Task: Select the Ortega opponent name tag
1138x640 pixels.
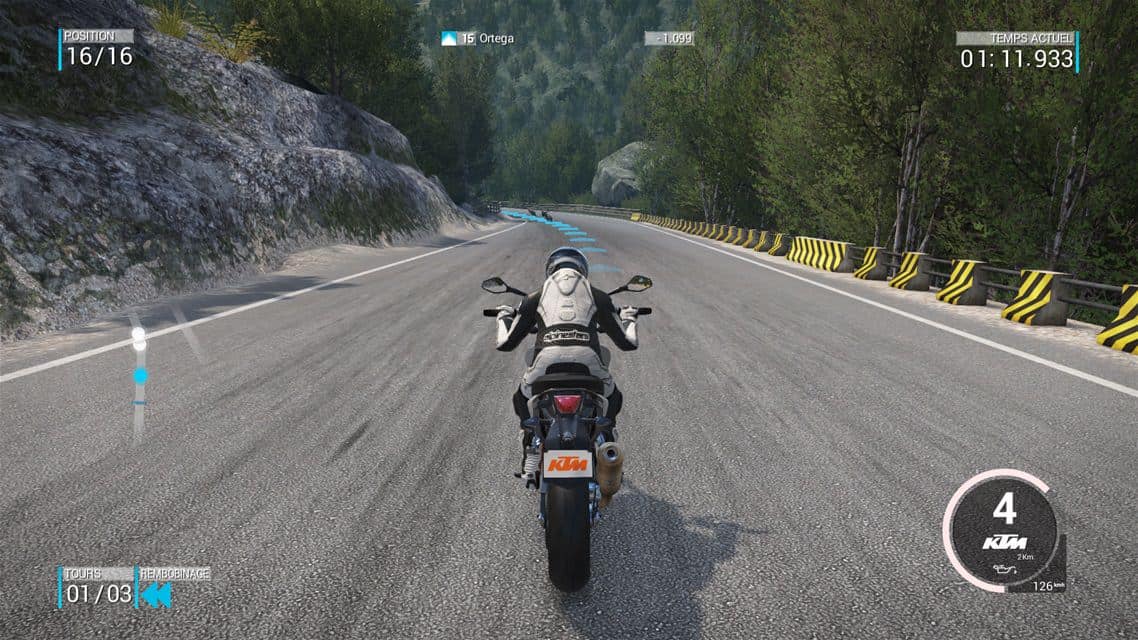Action: tap(478, 39)
